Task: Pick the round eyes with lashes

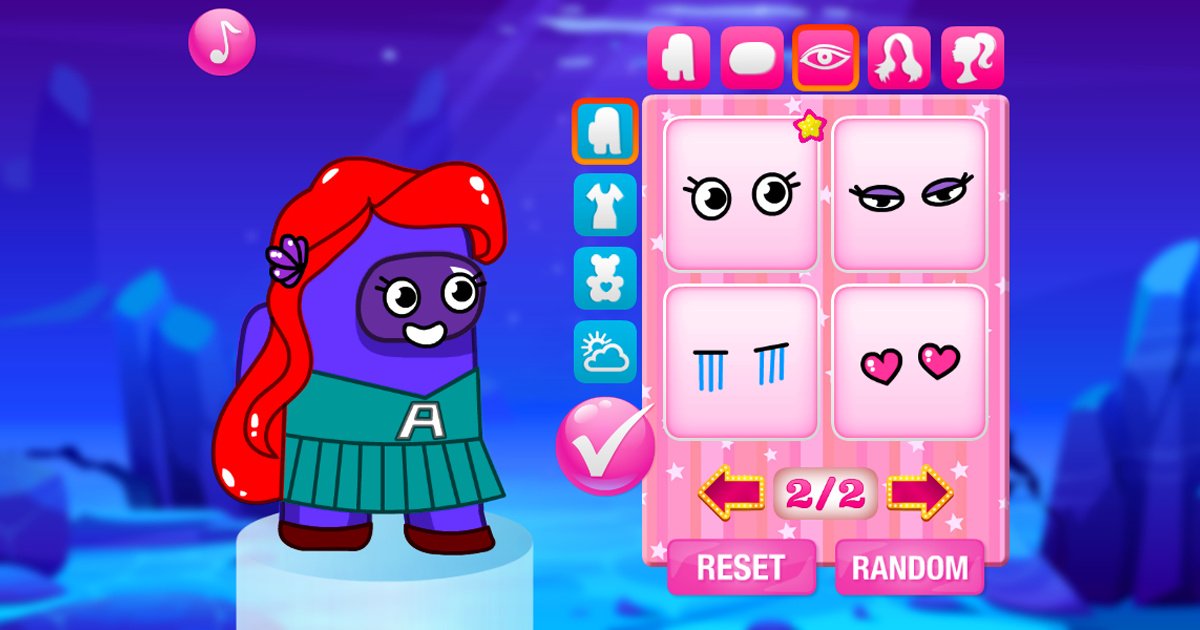Action: coord(741,194)
